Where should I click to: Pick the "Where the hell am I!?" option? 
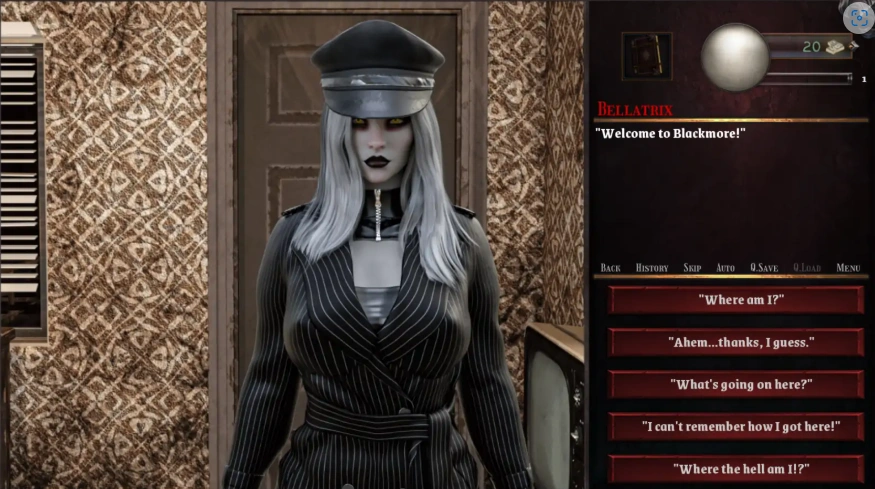(x=736, y=468)
